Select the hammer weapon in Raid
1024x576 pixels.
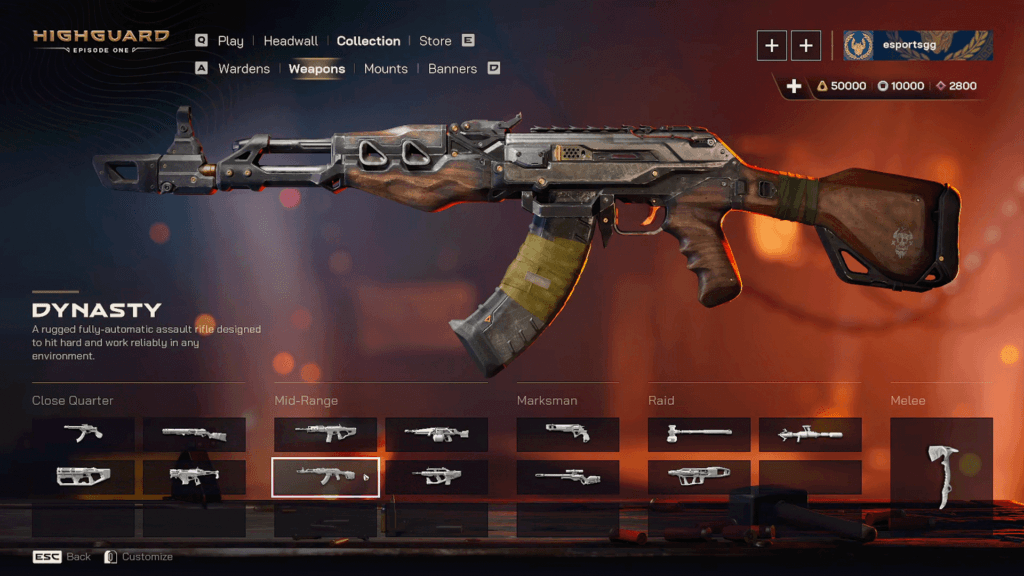click(699, 434)
